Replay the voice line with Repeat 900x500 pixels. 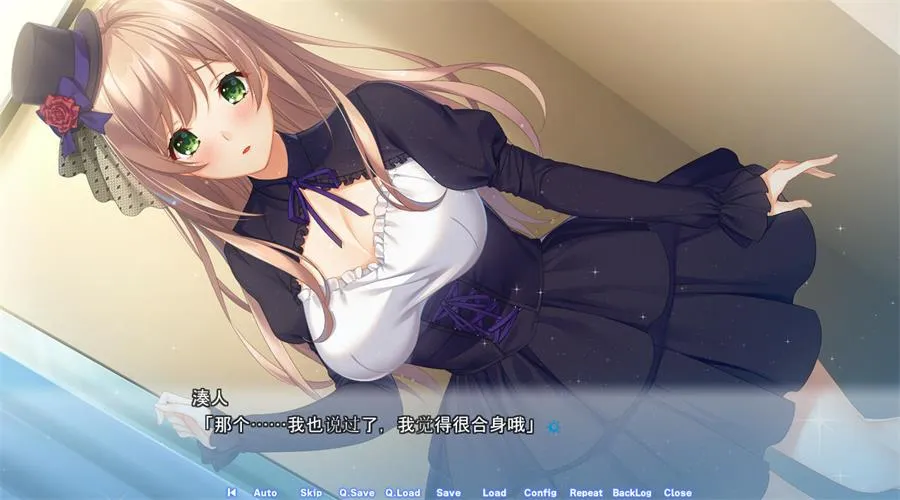586,492
